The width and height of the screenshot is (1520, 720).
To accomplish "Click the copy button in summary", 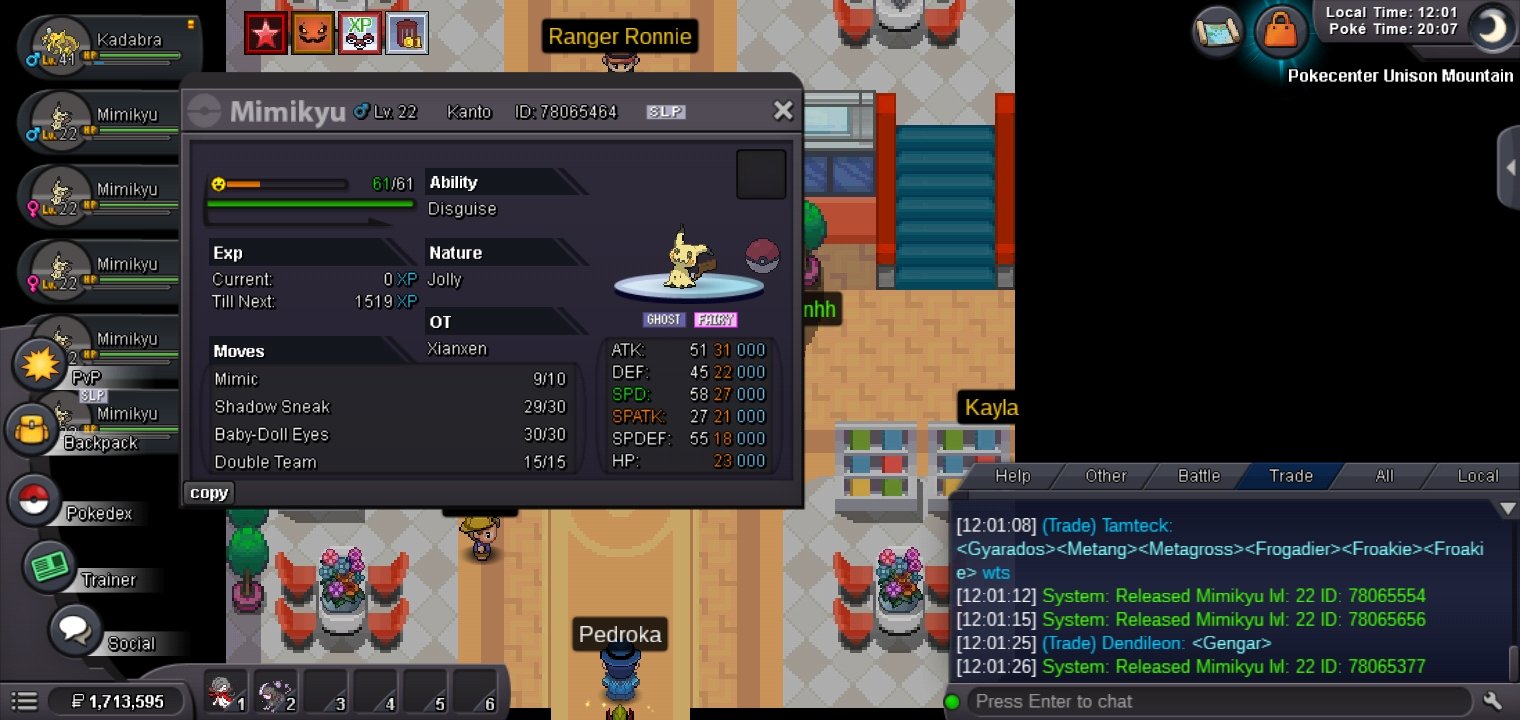I will pos(209,492).
